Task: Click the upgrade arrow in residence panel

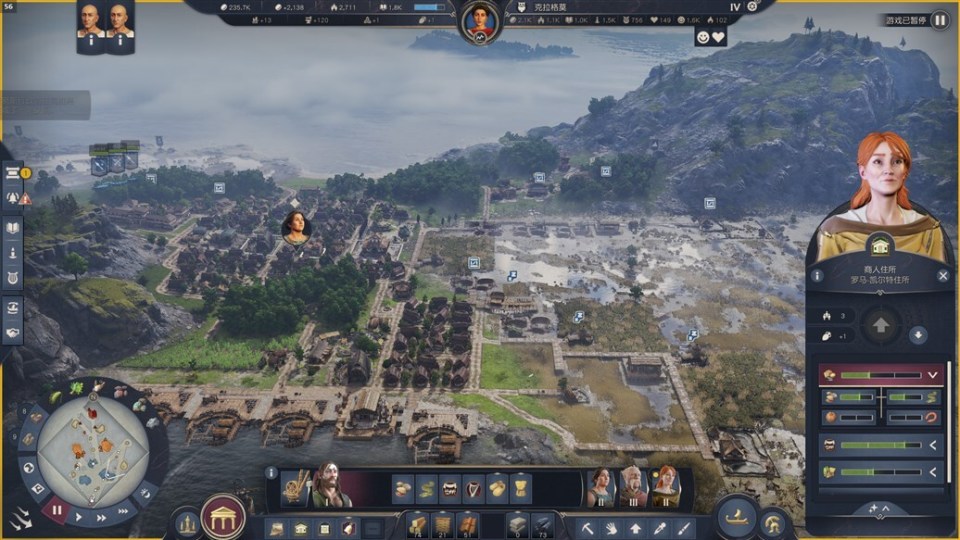Action: tap(881, 325)
